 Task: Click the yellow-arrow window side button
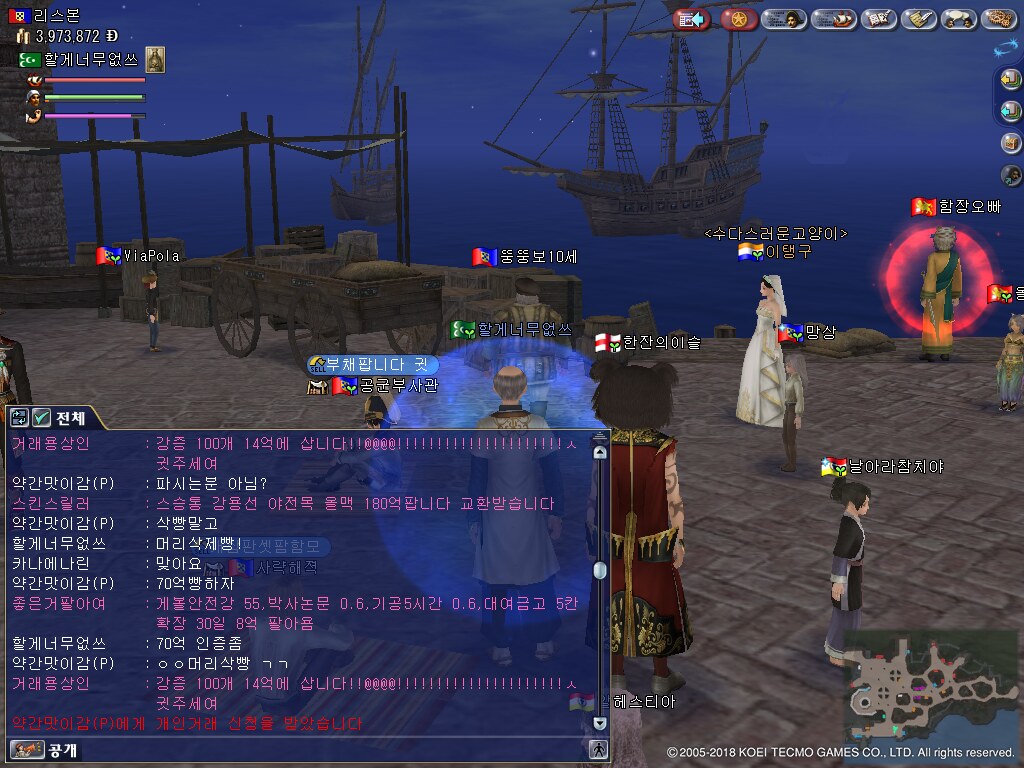(1010, 81)
